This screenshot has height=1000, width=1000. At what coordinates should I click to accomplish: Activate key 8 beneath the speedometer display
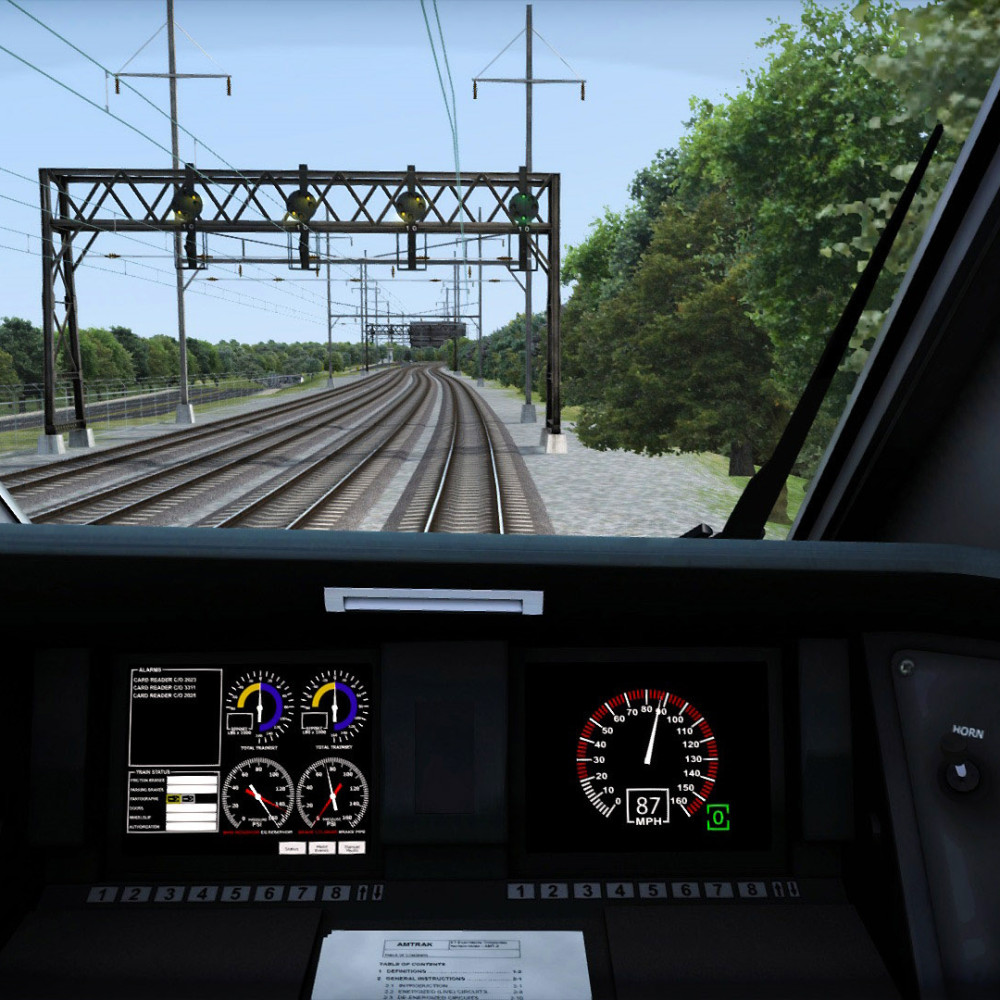[x=751, y=889]
